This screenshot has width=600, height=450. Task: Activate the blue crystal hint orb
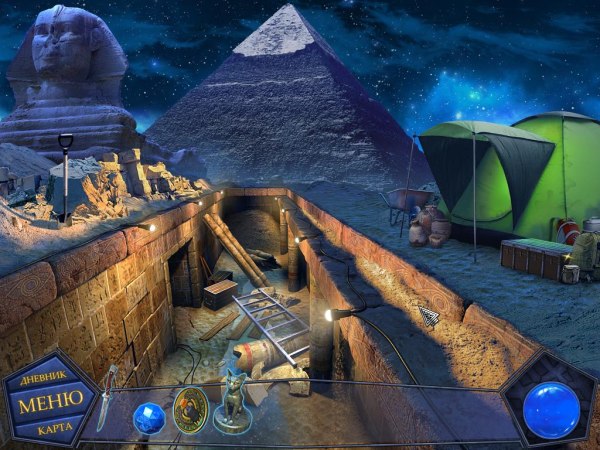click(551, 407)
